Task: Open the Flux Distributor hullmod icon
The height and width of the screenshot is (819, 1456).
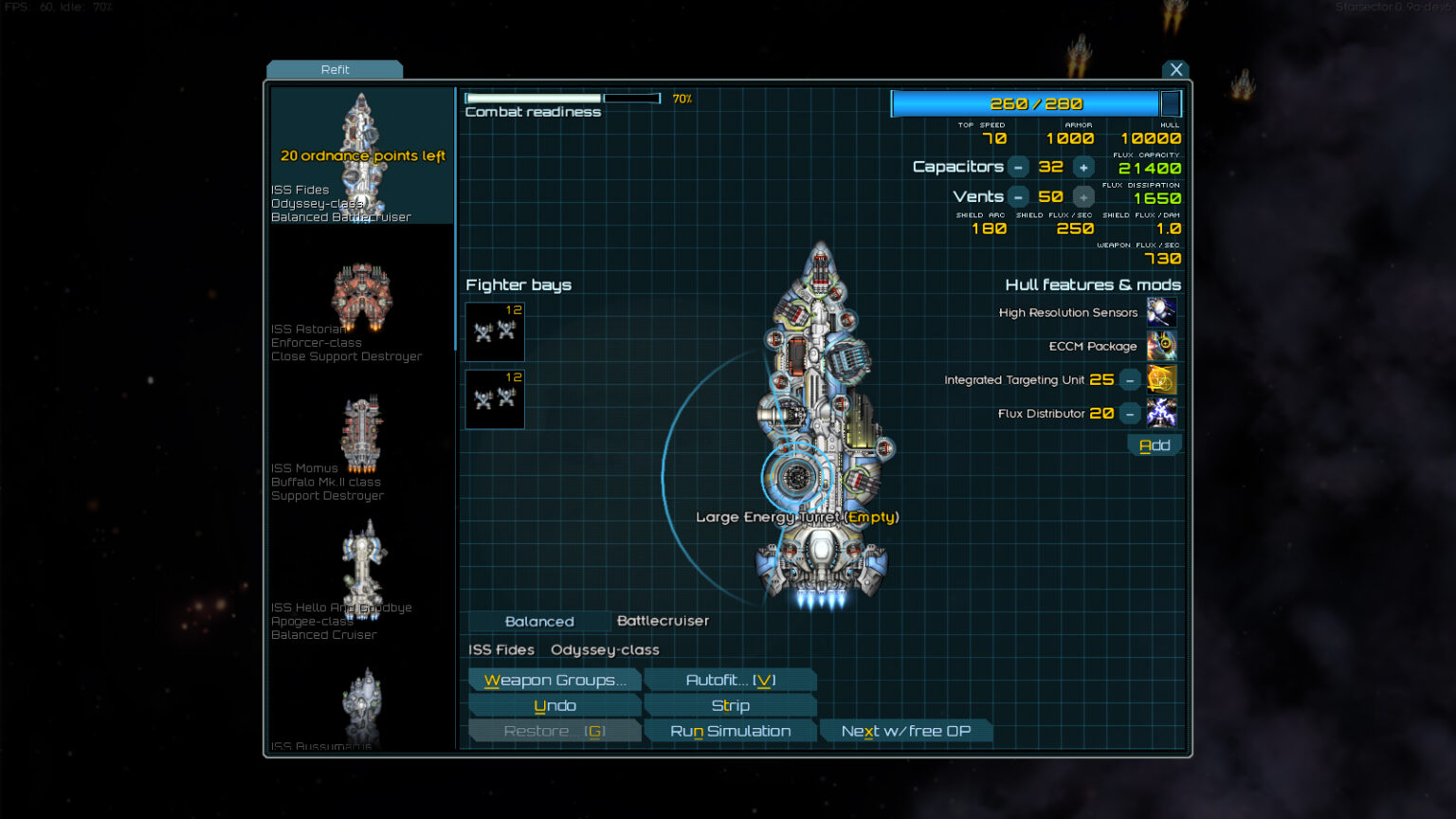Action: (x=1162, y=413)
